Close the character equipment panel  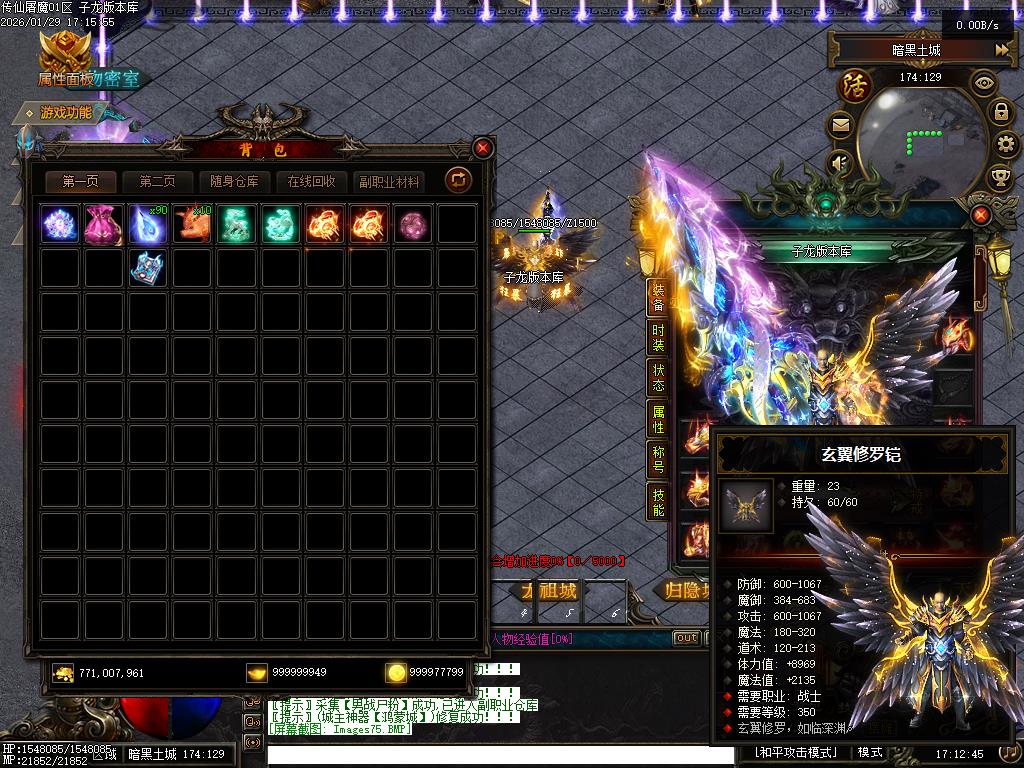(x=981, y=215)
